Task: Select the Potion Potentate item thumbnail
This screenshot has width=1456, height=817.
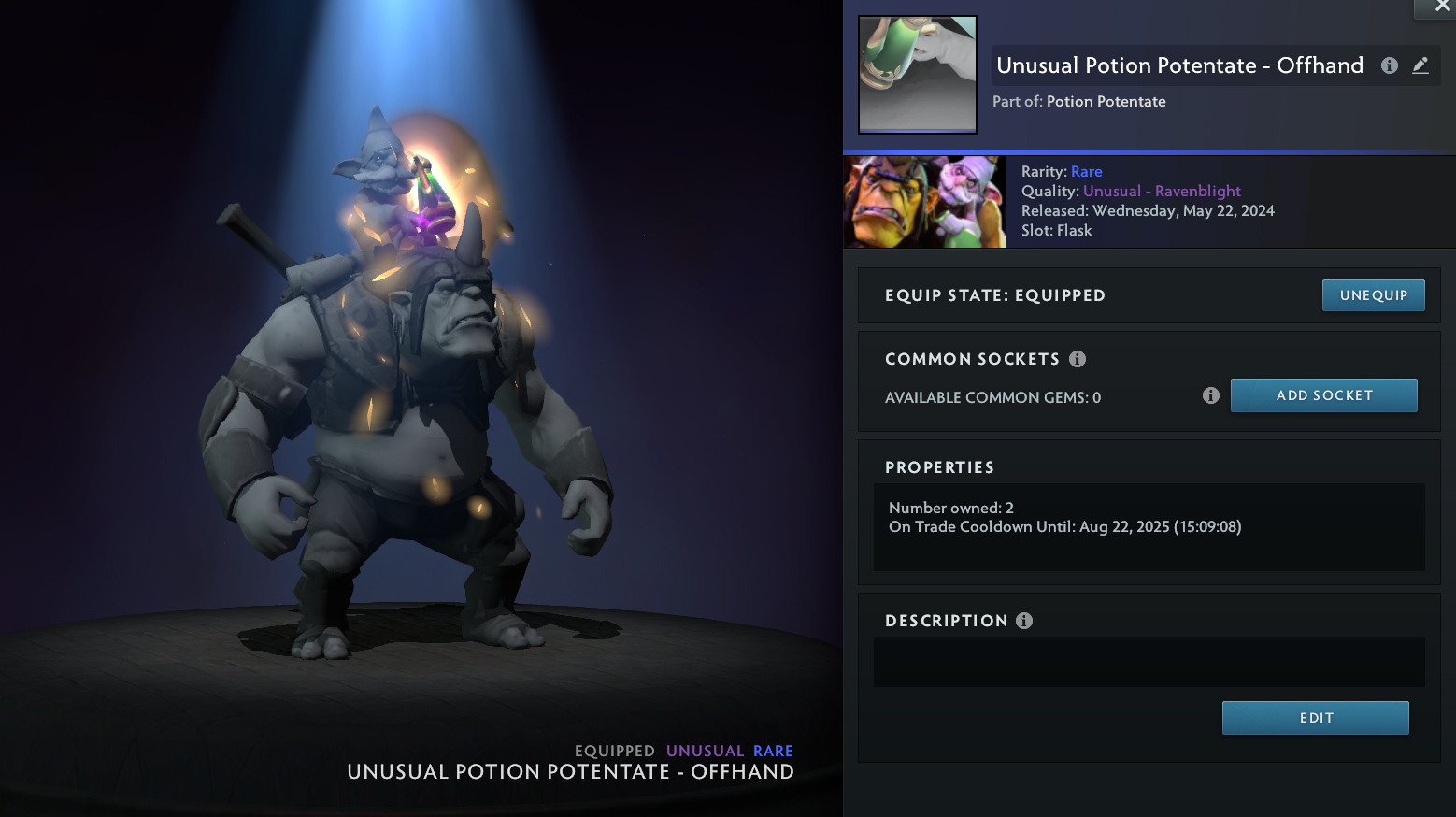Action: (918, 75)
